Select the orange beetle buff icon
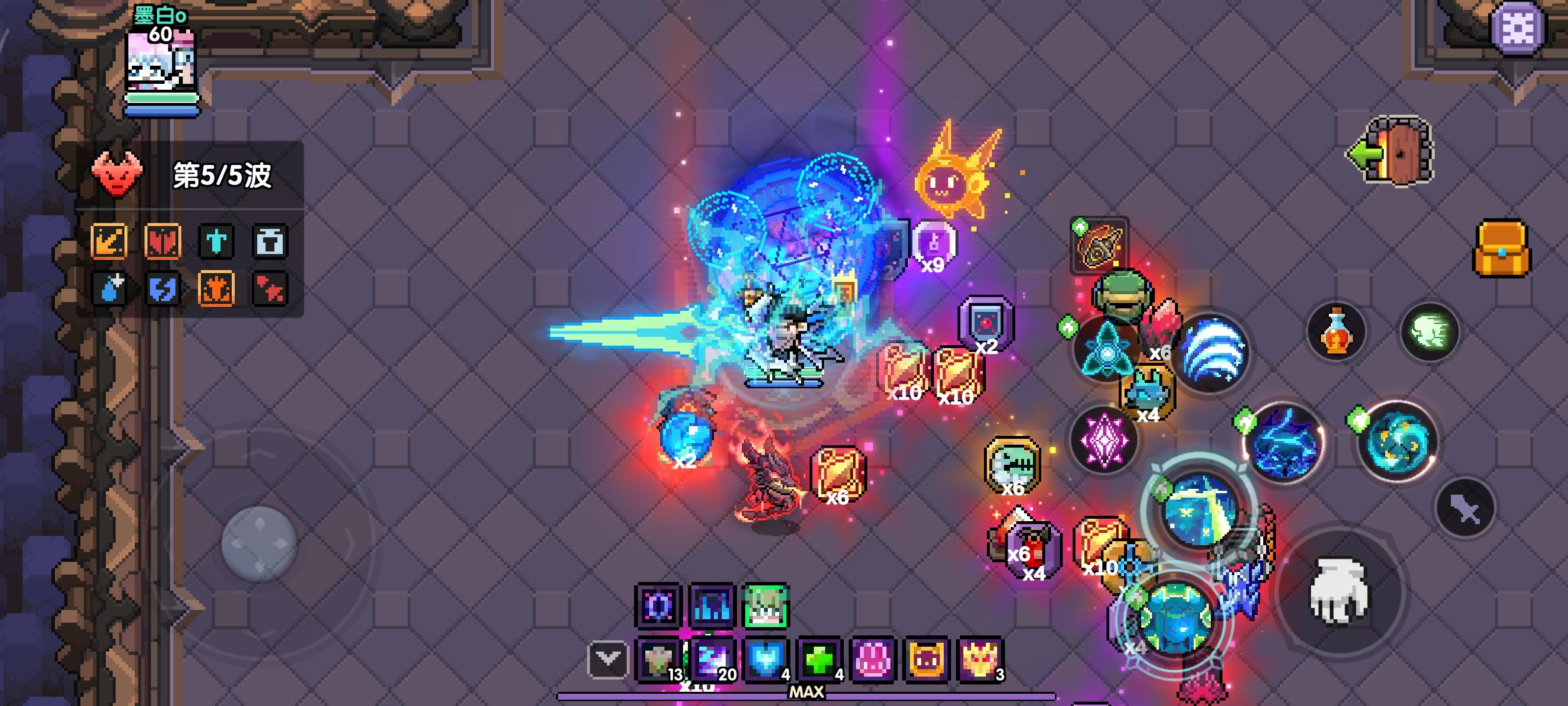This screenshot has width=1568, height=706. 217,289
